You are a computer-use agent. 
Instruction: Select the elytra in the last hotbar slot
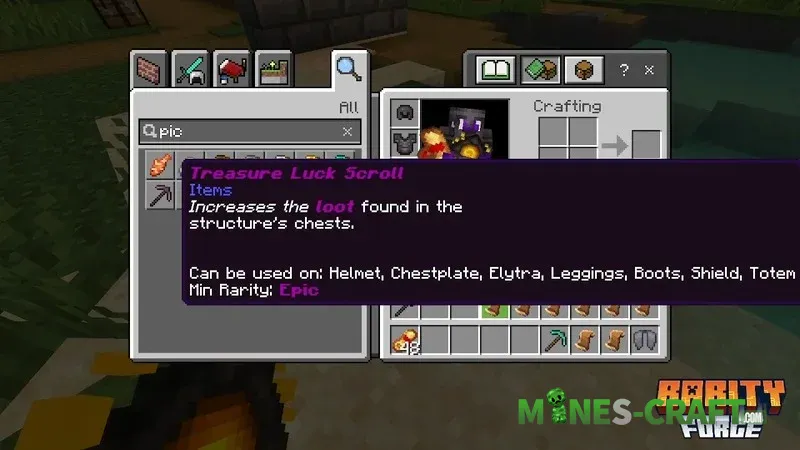coord(645,339)
